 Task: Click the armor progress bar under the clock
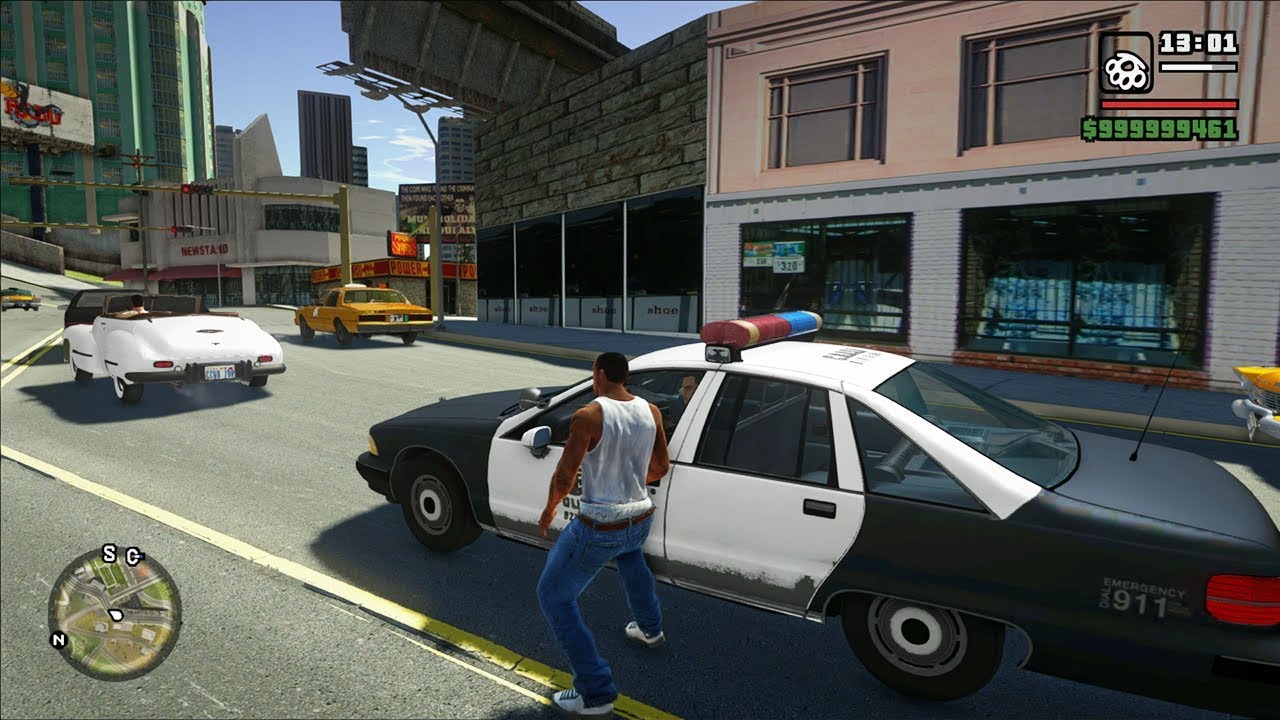click(x=1197, y=67)
